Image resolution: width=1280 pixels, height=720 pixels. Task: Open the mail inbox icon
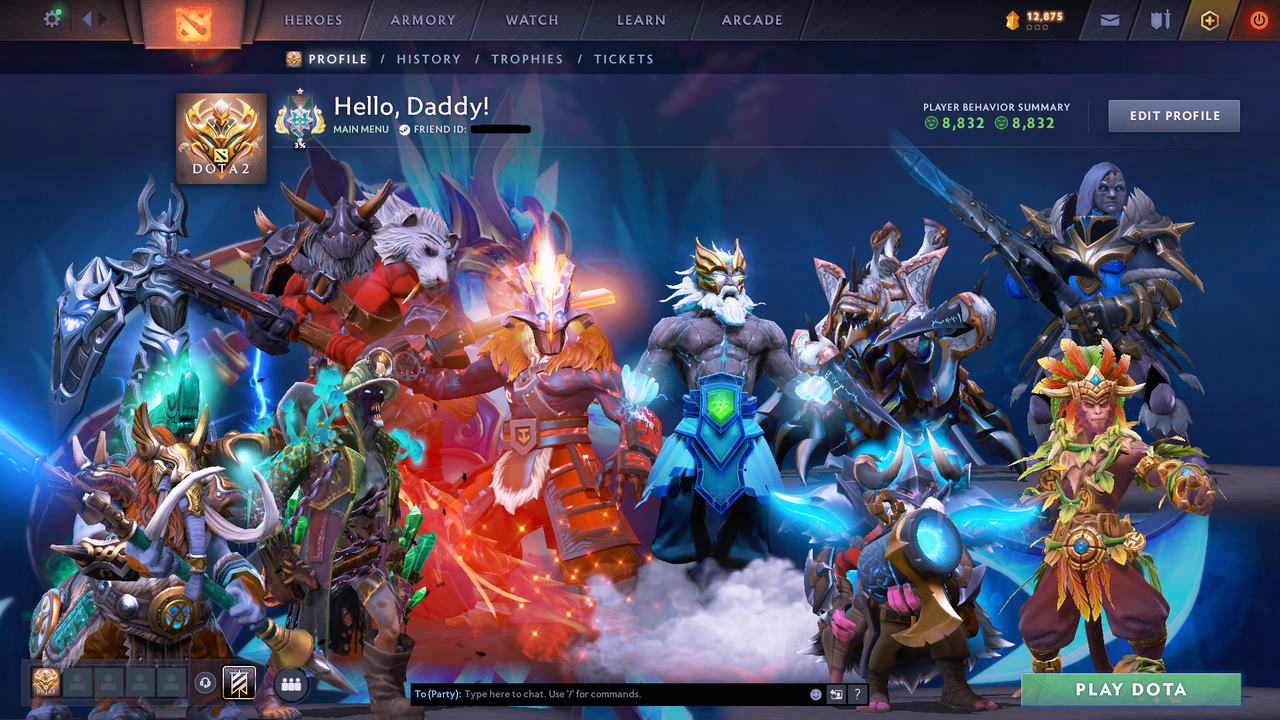click(x=1108, y=19)
